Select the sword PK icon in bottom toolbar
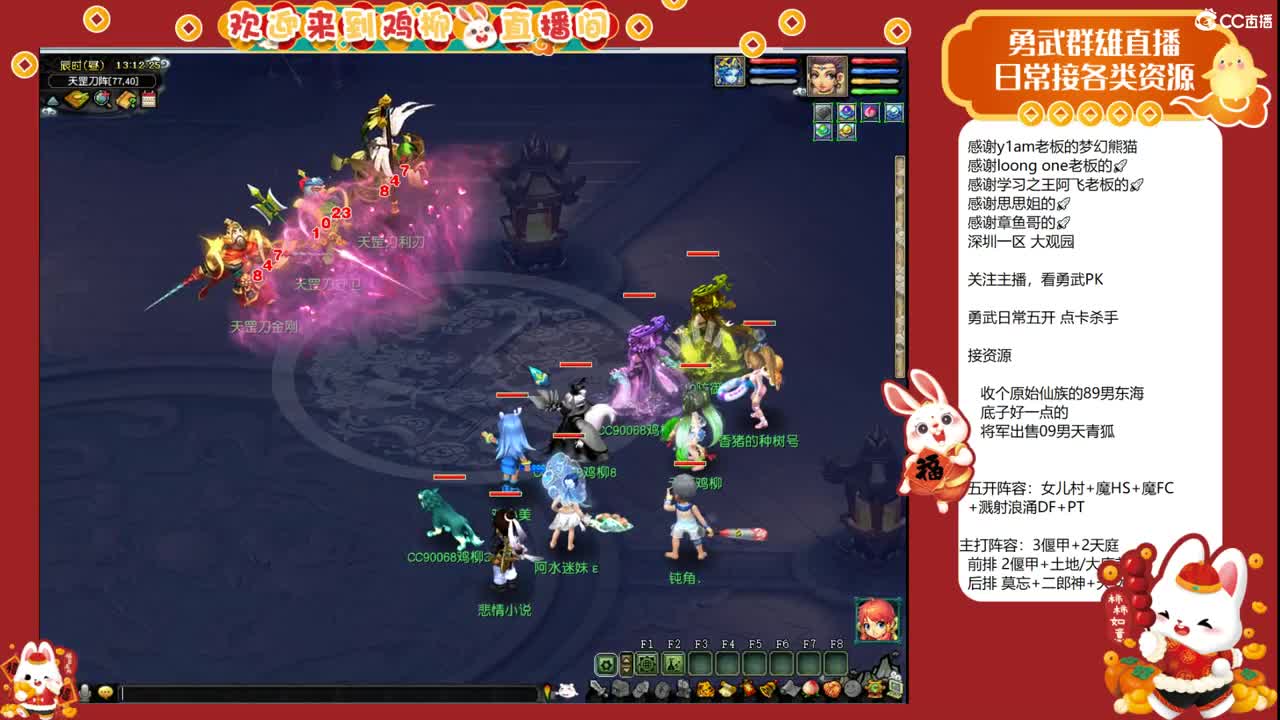This screenshot has width=1280, height=720. click(x=599, y=690)
